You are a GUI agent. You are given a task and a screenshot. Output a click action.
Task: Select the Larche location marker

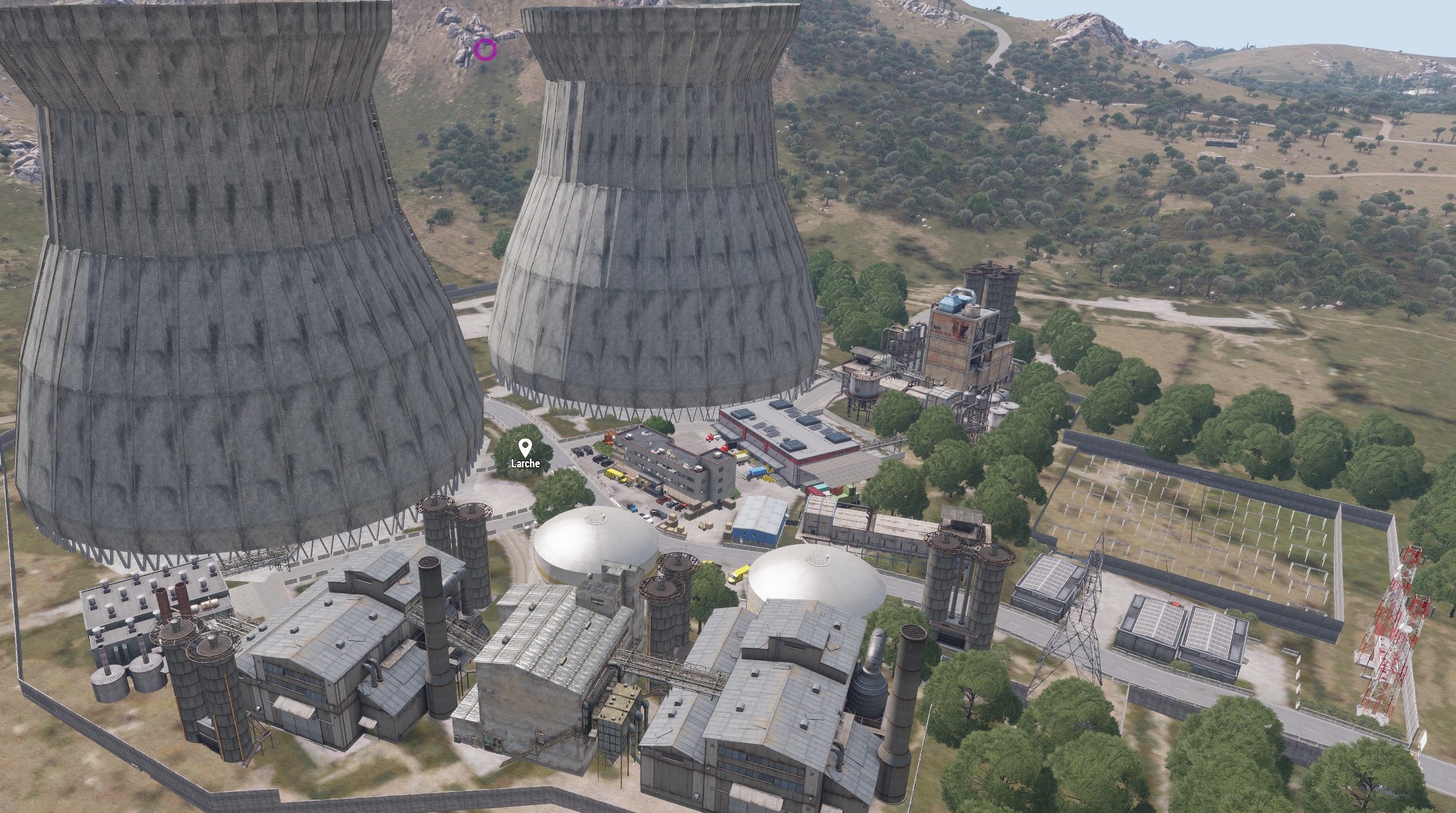tap(525, 448)
